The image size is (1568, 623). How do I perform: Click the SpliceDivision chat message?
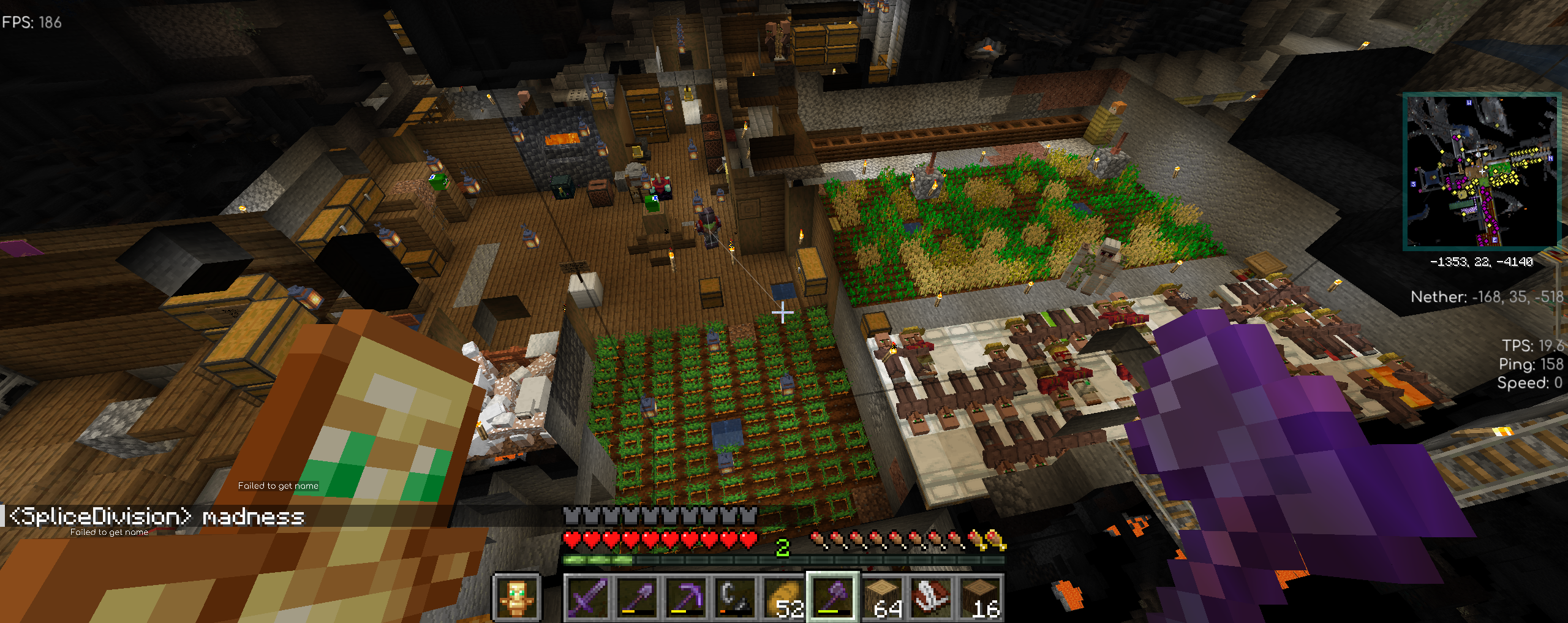(157, 516)
